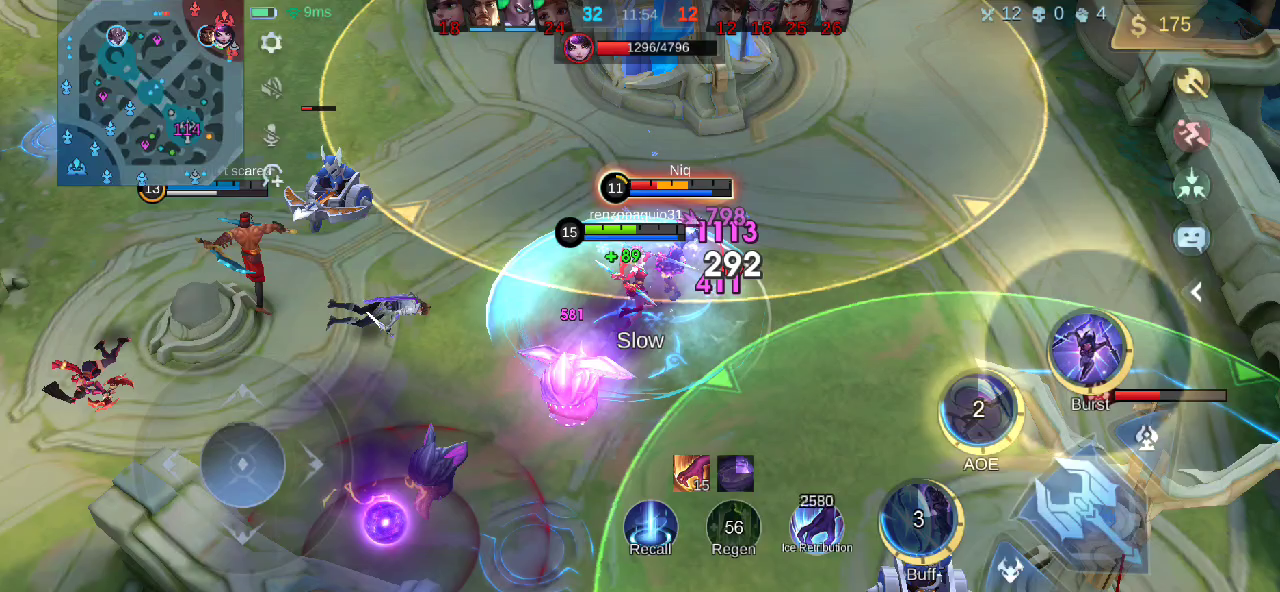The image size is (1280, 592).
Task: Send the running retreat quick signal
Action: 1191,134
